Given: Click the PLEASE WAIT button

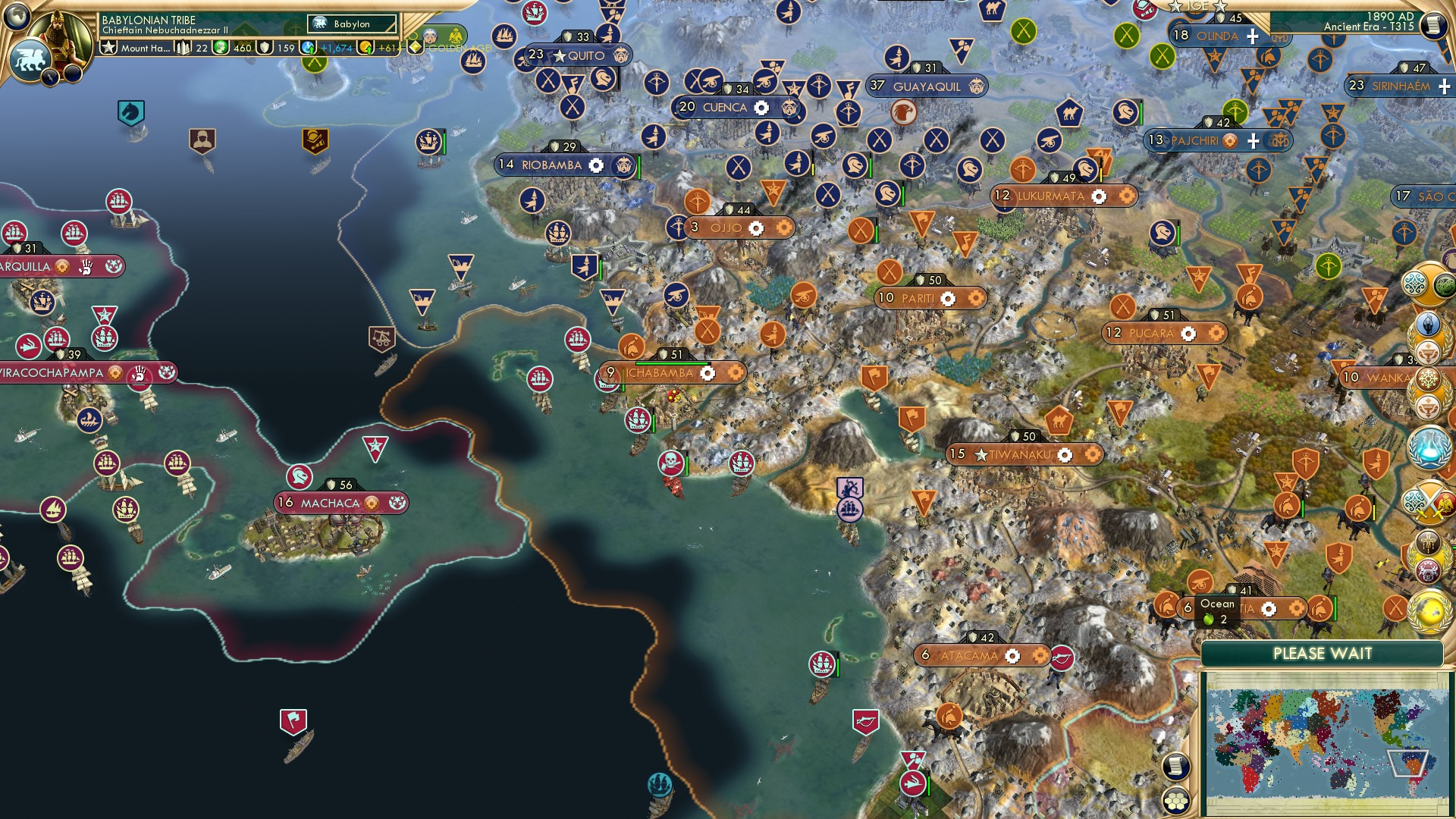Looking at the screenshot, I should [1324, 652].
